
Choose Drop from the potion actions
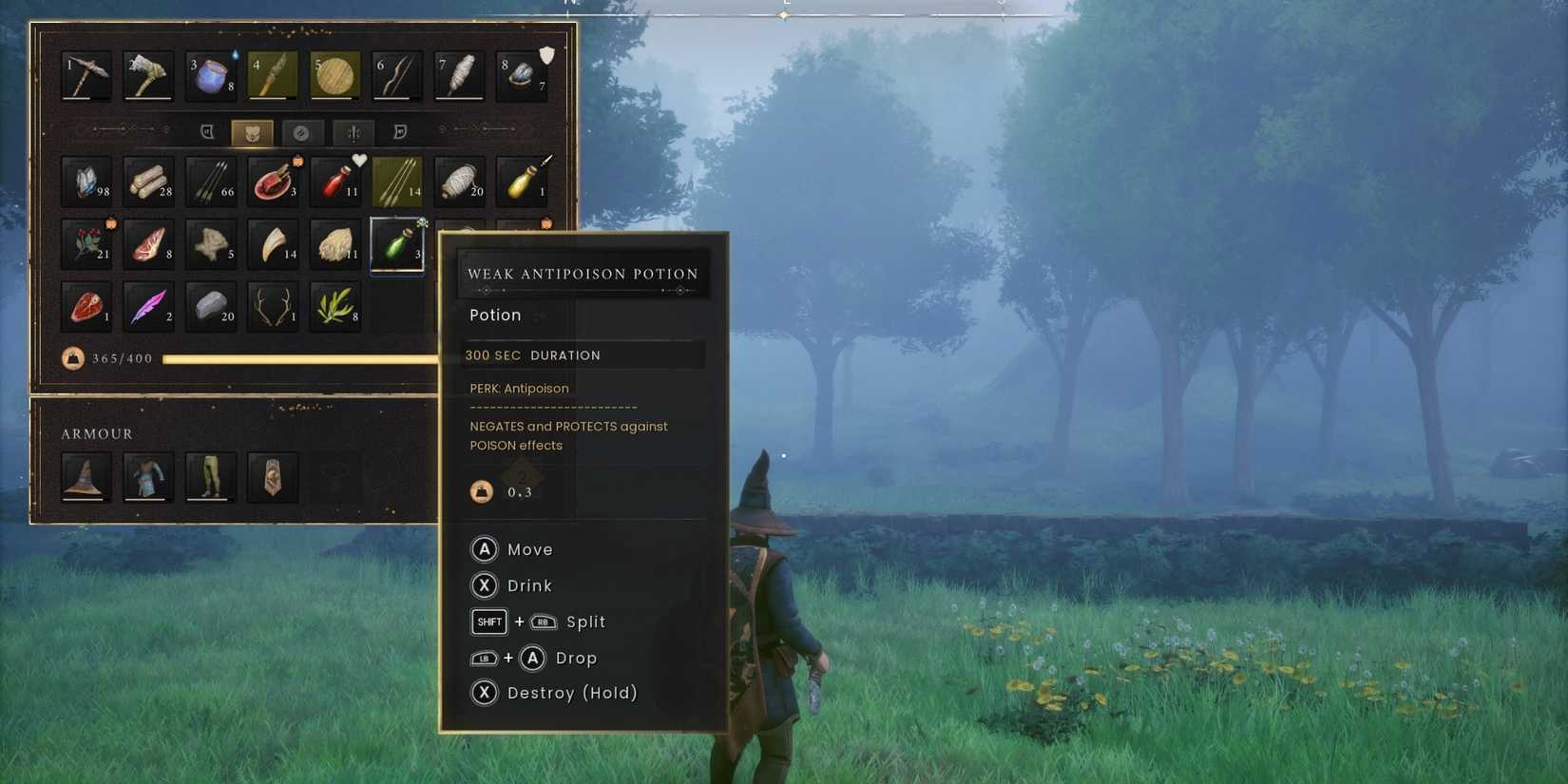tap(535, 658)
